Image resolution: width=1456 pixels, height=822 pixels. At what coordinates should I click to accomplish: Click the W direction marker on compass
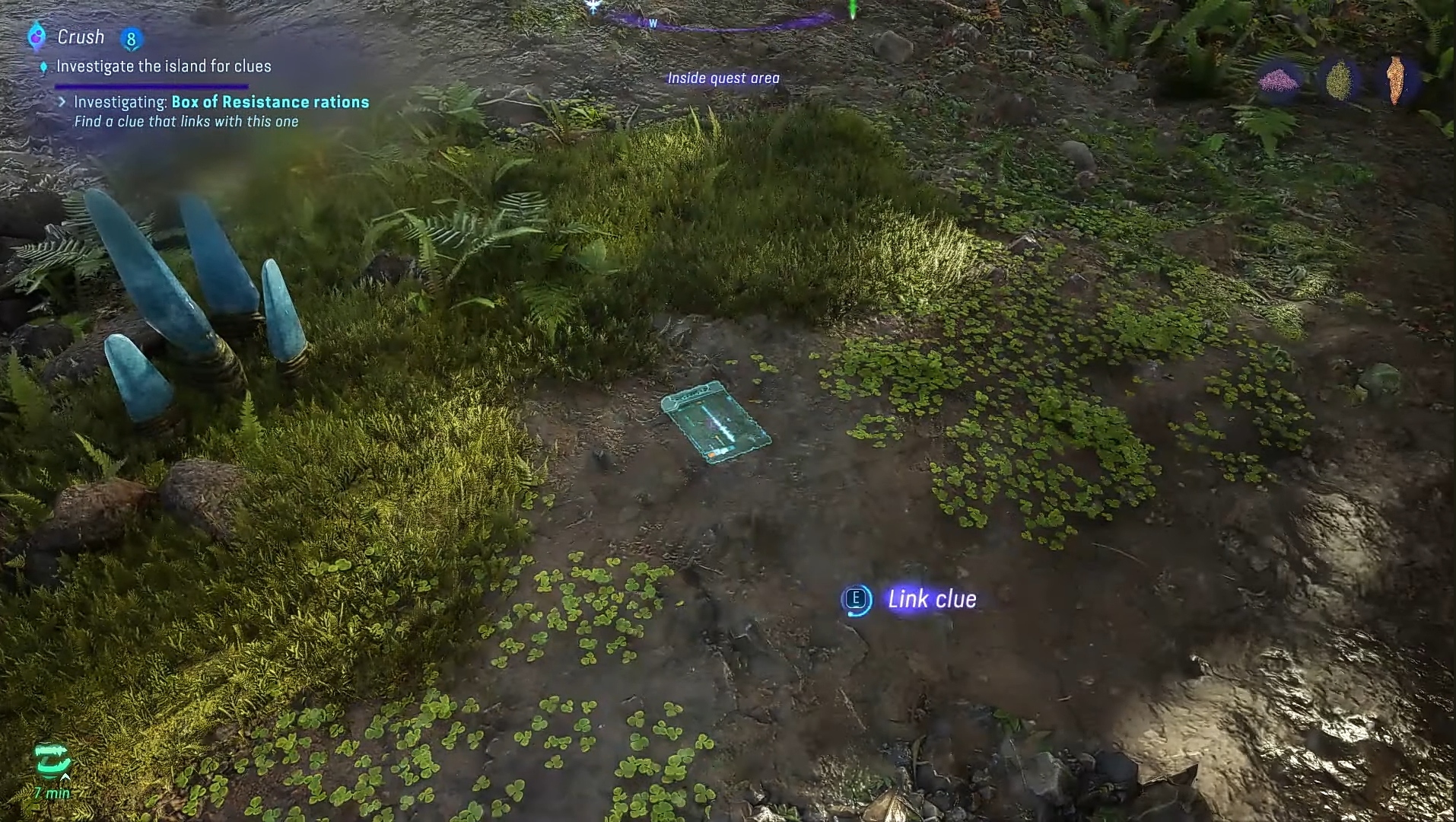point(653,23)
